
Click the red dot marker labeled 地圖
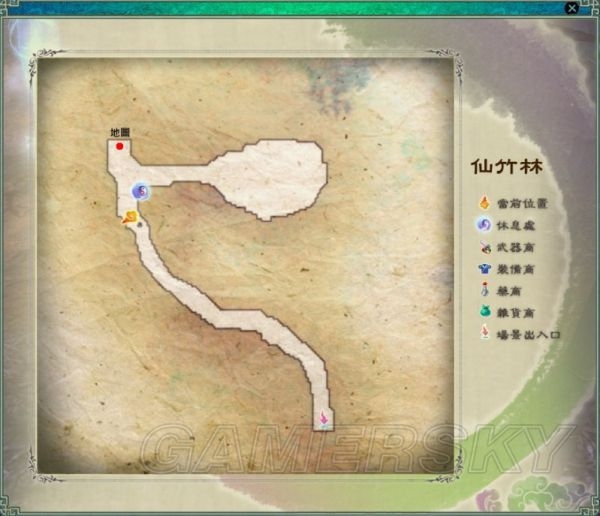(120, 146)
